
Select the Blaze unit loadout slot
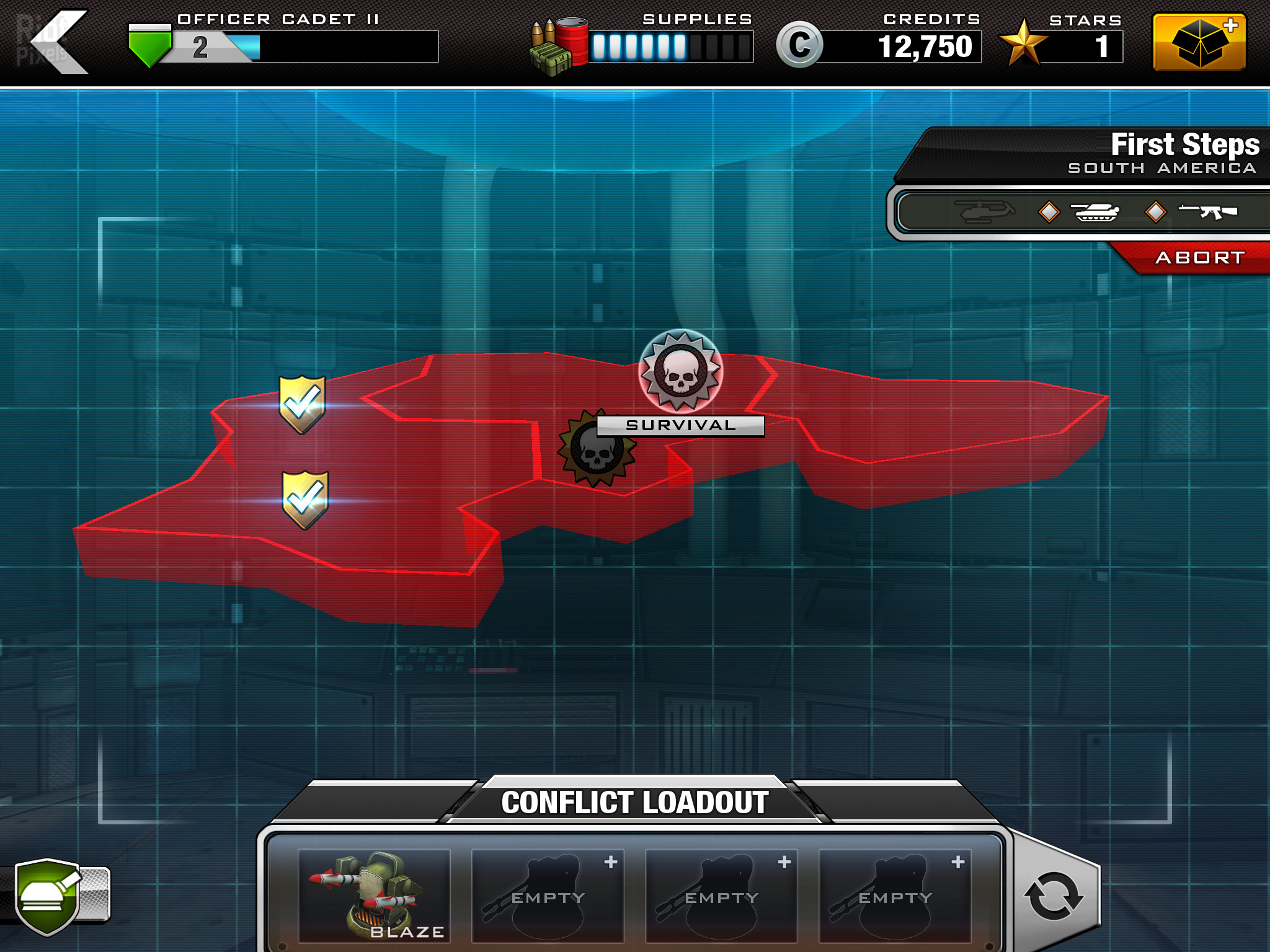point(374,896)
